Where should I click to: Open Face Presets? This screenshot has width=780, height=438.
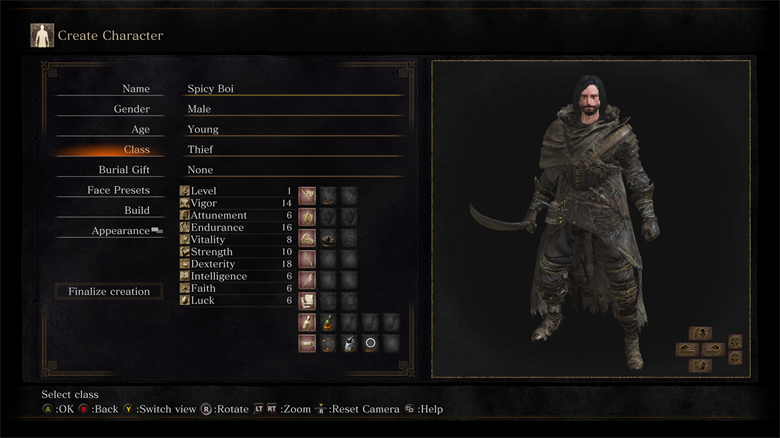pyautogui.click(x=118, y=190)
